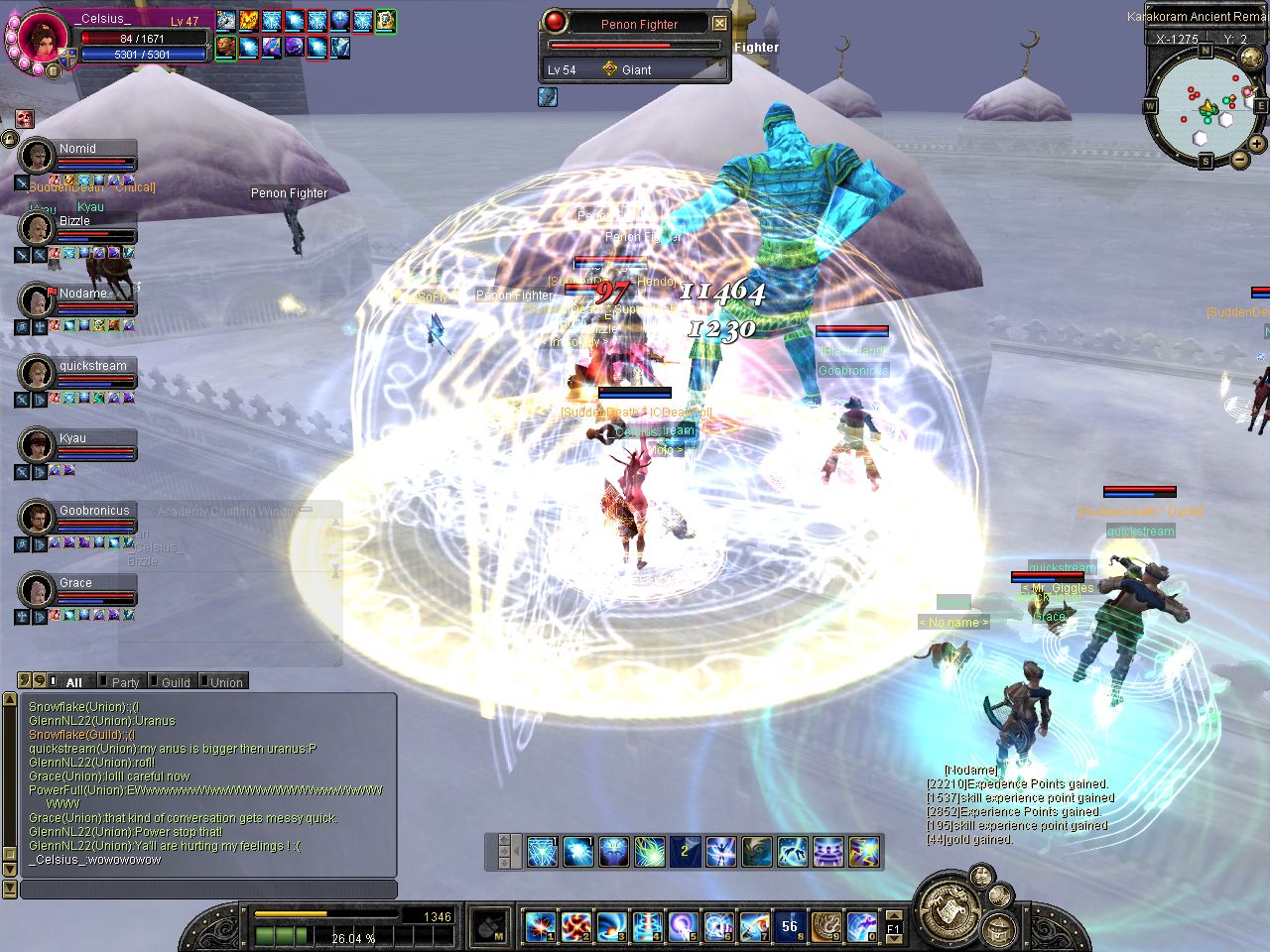
Task: Click the minimap zoom-out minus button
Action: coord(1239,159)
